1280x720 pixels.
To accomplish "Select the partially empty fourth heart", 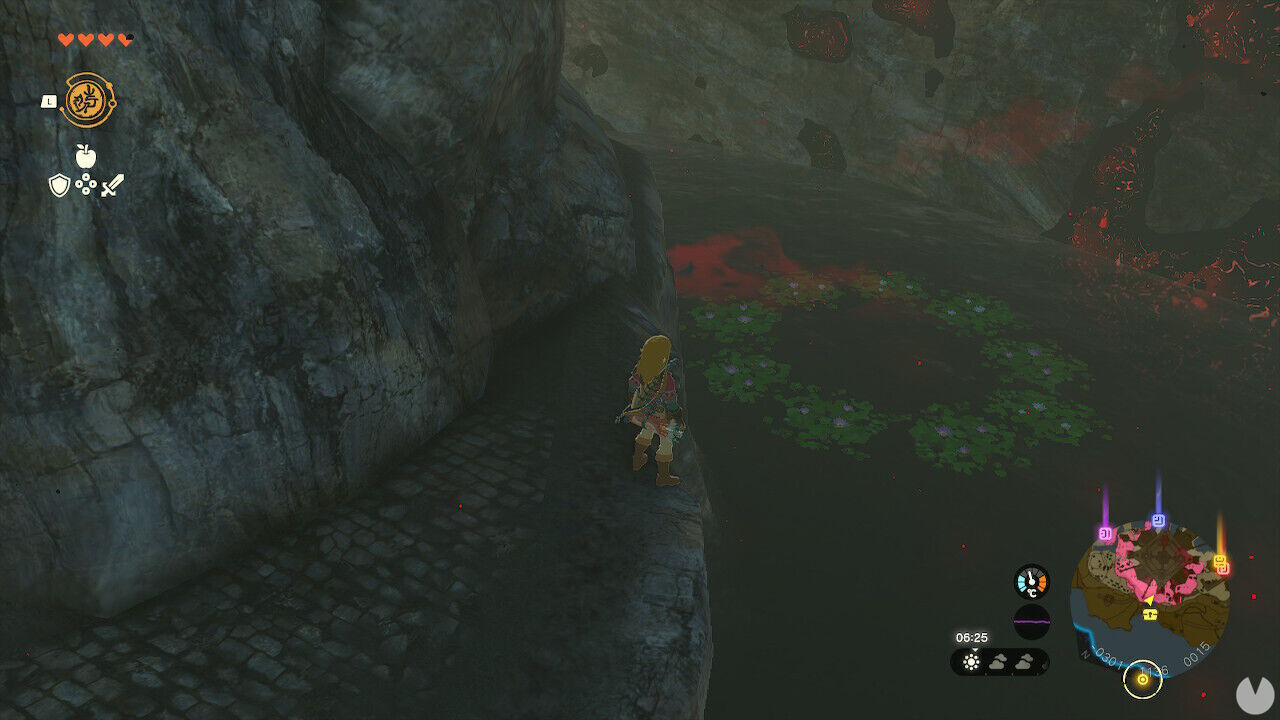I will 125,39.
